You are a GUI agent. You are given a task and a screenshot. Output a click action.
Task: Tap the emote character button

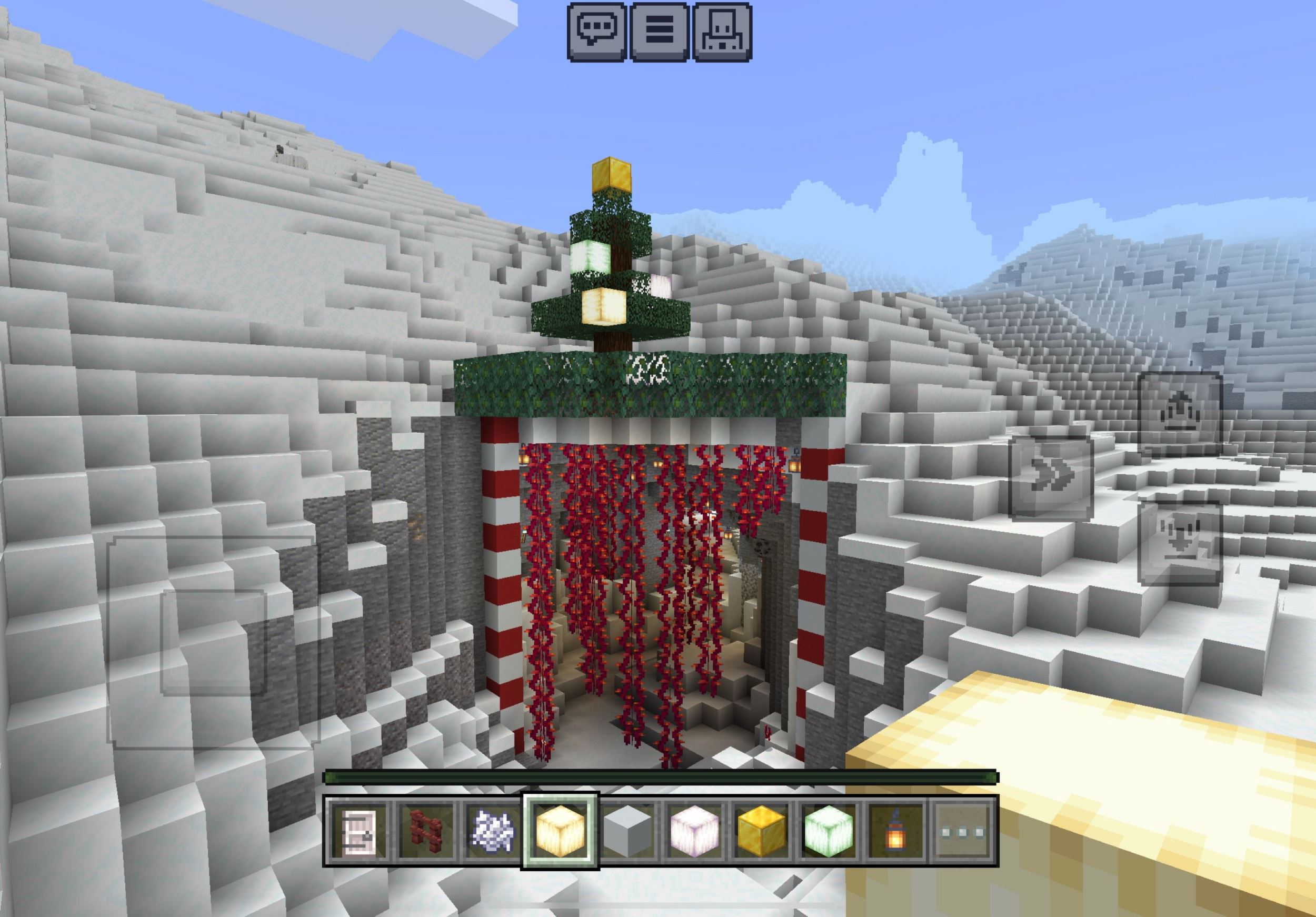[722, 32]
